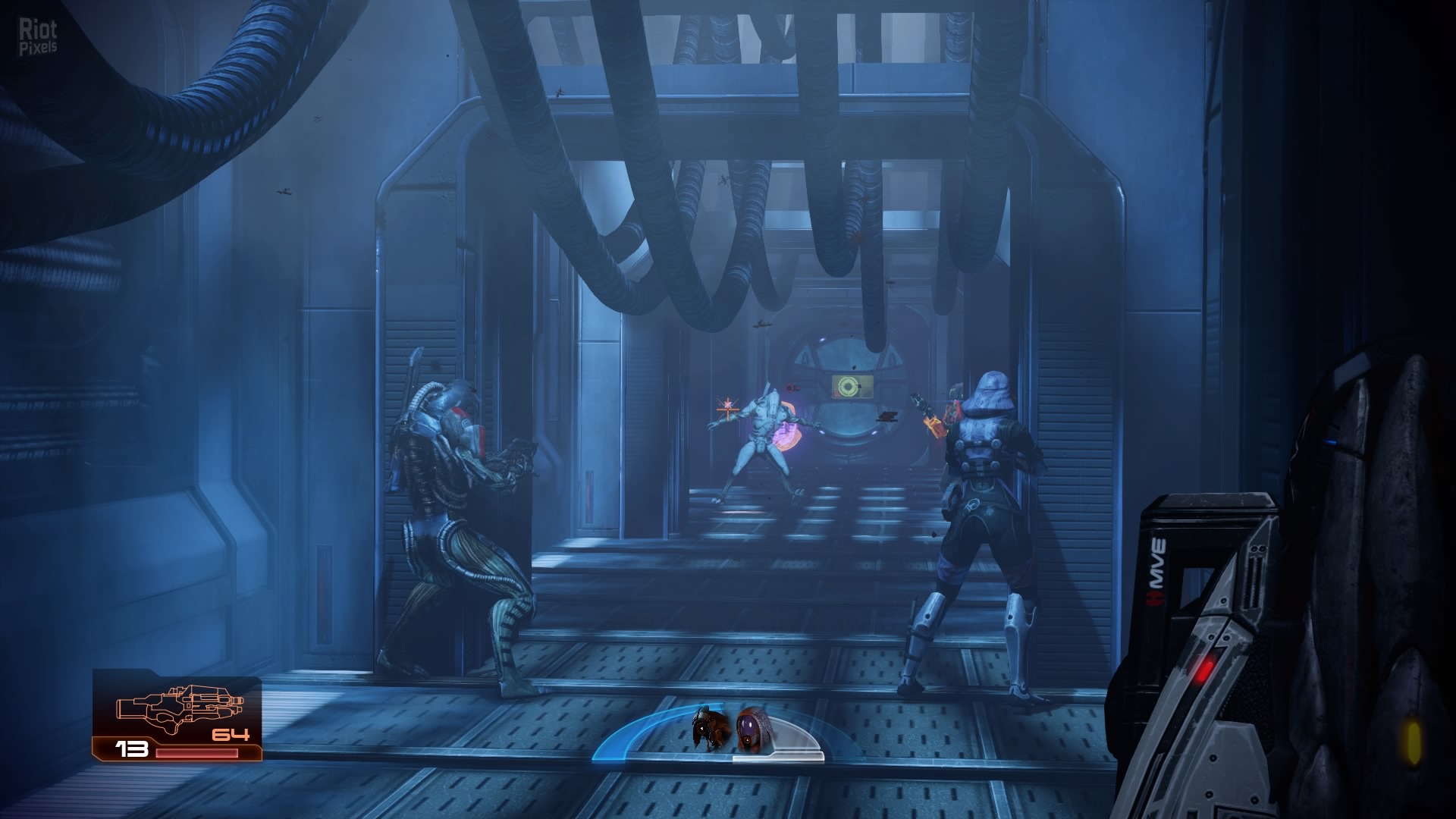Image resolution: width=1456 pixels, height=819 pixels.
Task: Select Tali's hooded squad portrait
Action: [x=752, y=729]
